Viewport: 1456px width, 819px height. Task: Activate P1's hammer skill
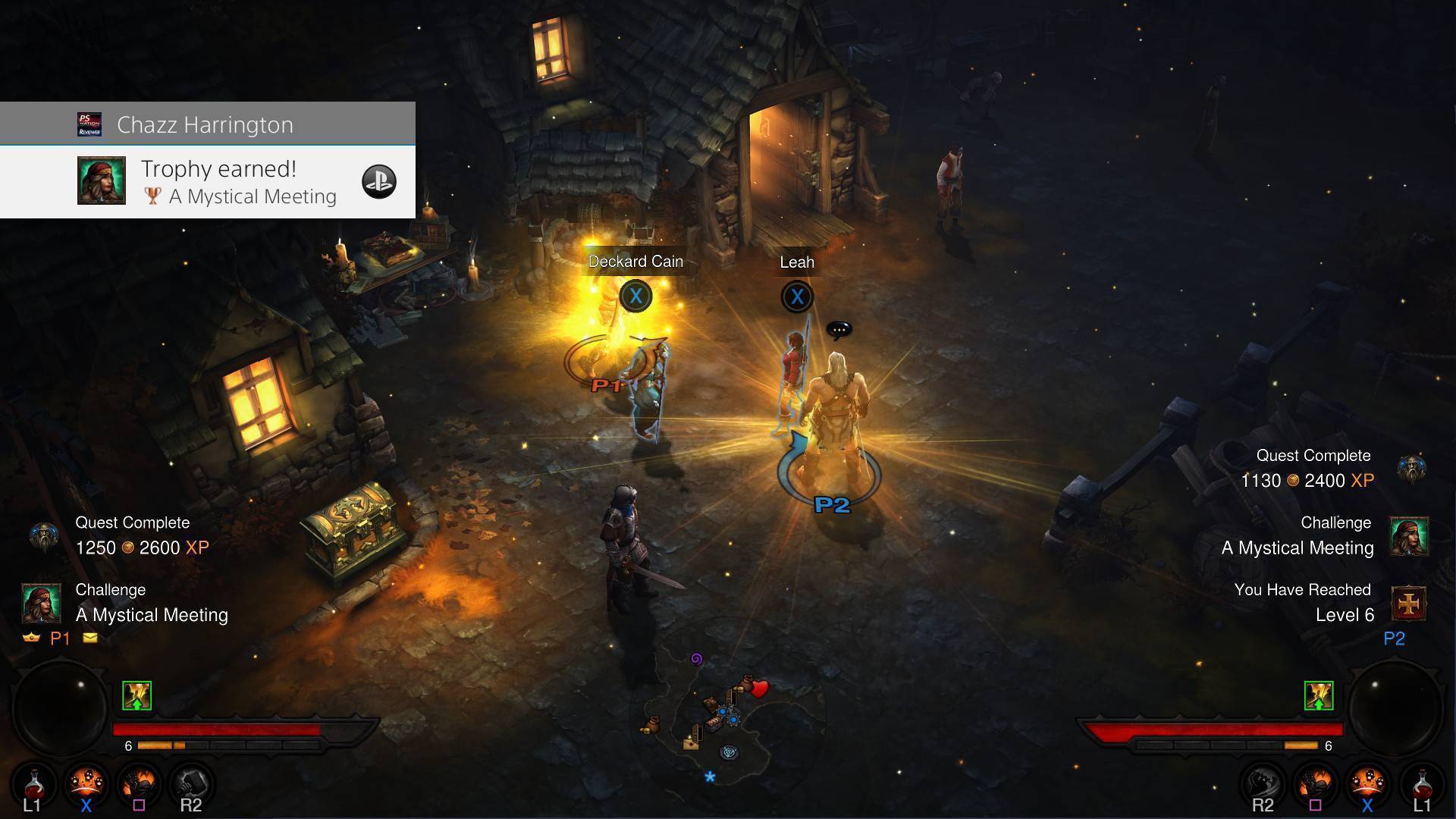pos(191,783)
